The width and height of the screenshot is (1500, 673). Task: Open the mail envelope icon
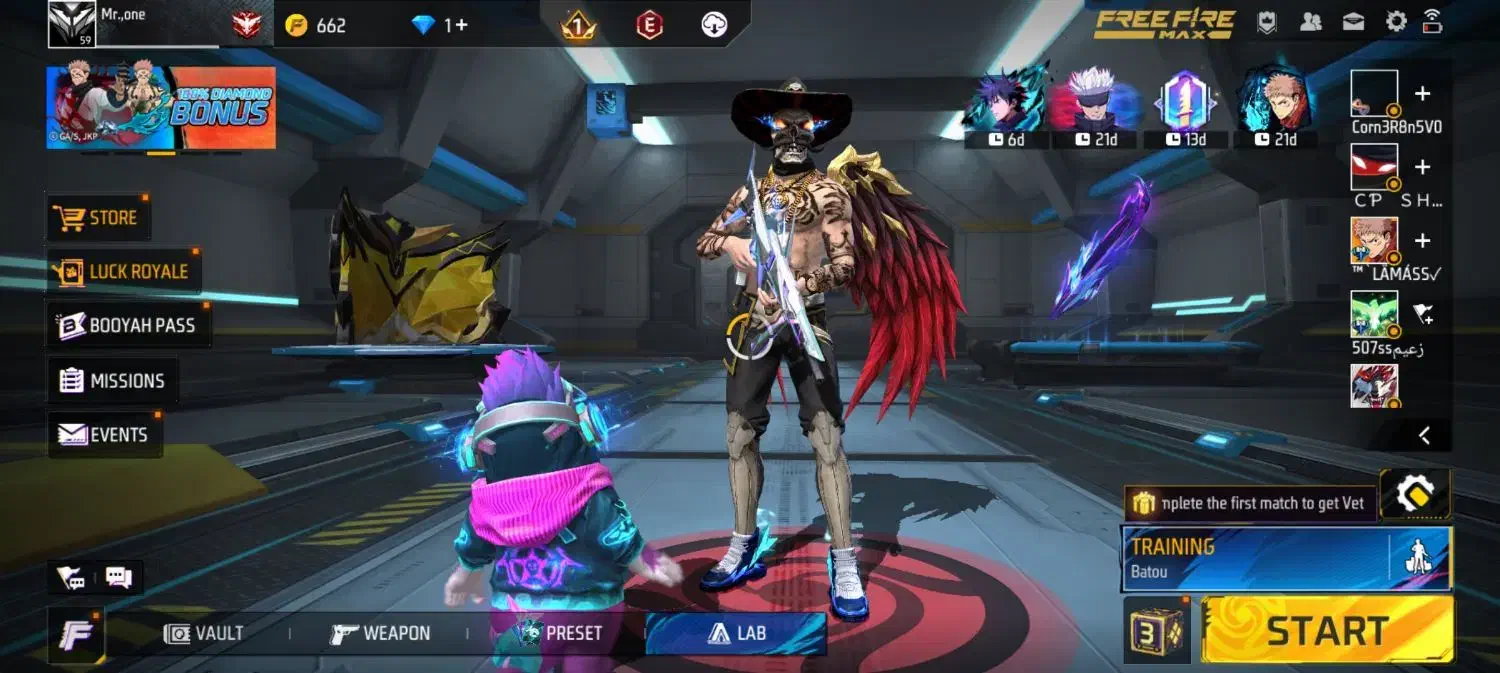coord(1353,22)
